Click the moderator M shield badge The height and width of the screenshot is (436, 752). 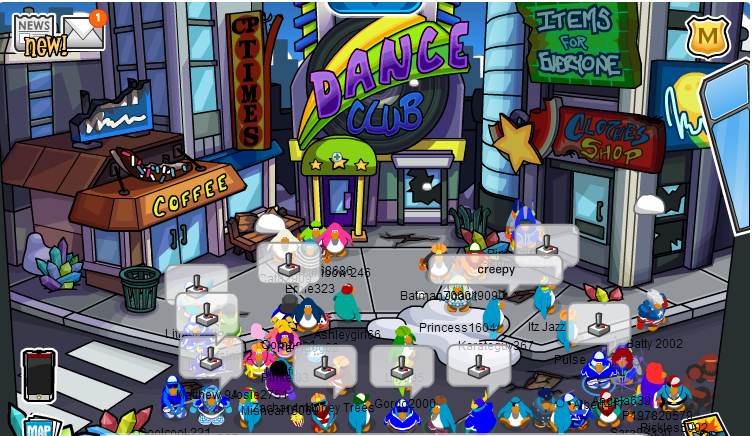point(706,37)
